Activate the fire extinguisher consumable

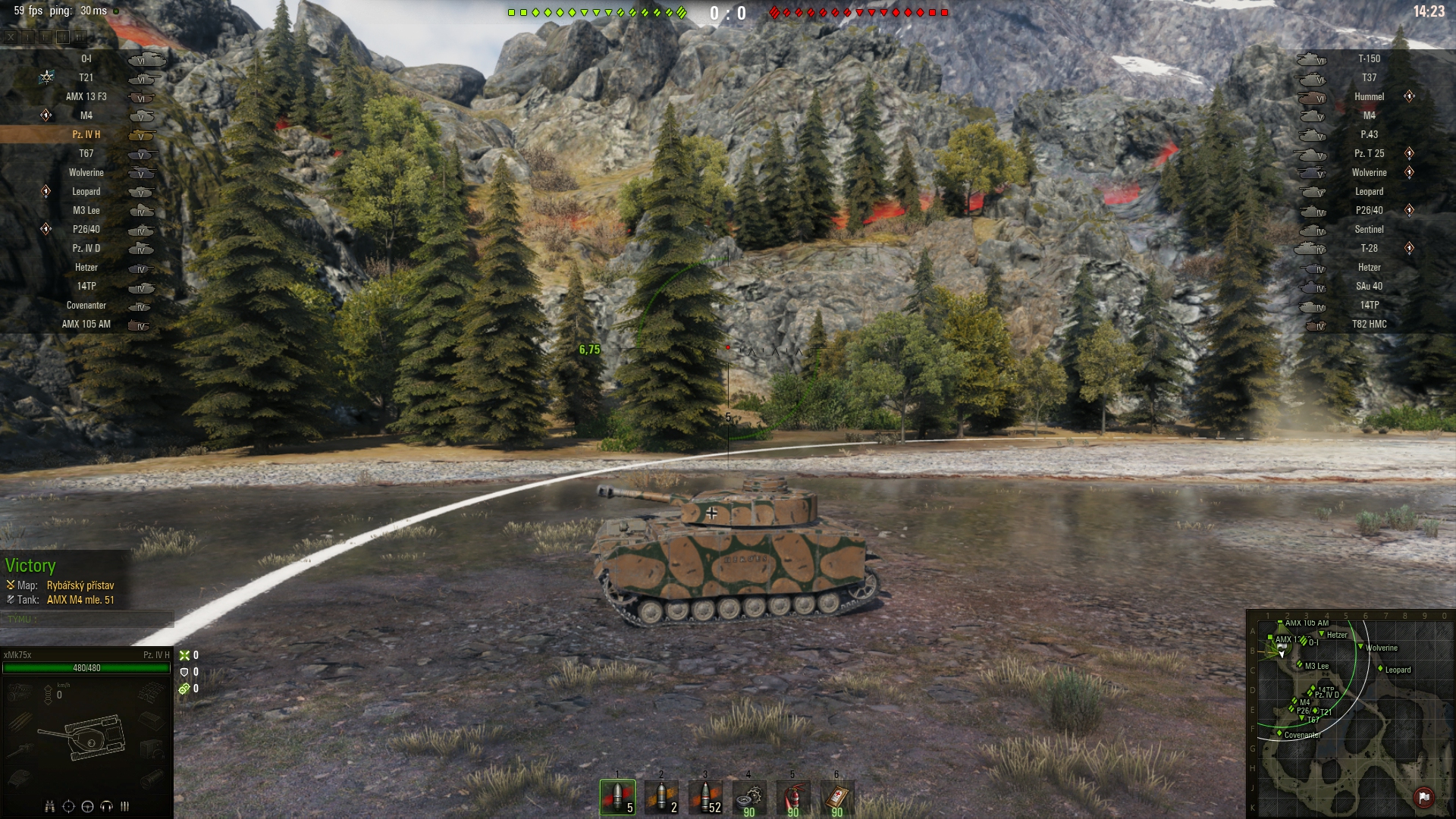click(x=792, y=797)
